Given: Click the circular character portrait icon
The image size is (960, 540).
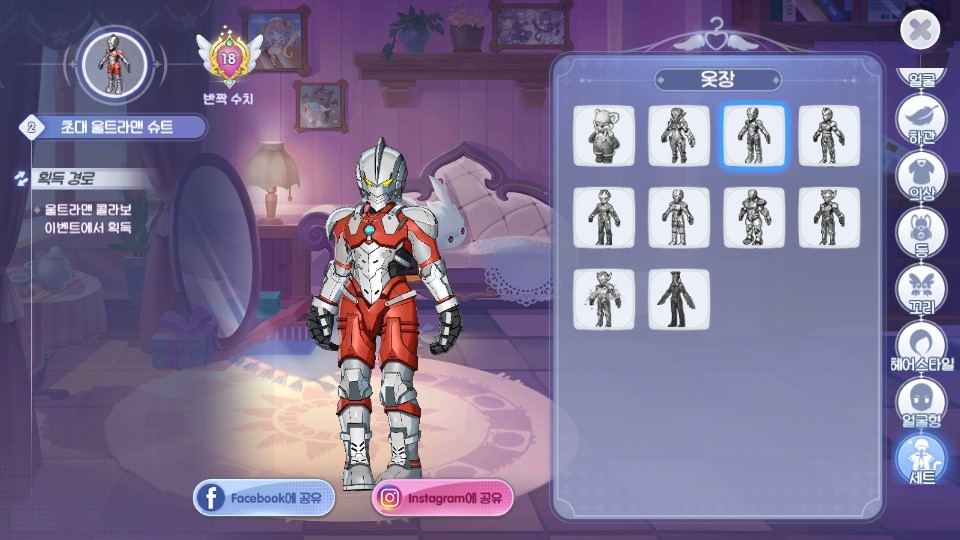Looking at the screenshot, I should [115, 64].
